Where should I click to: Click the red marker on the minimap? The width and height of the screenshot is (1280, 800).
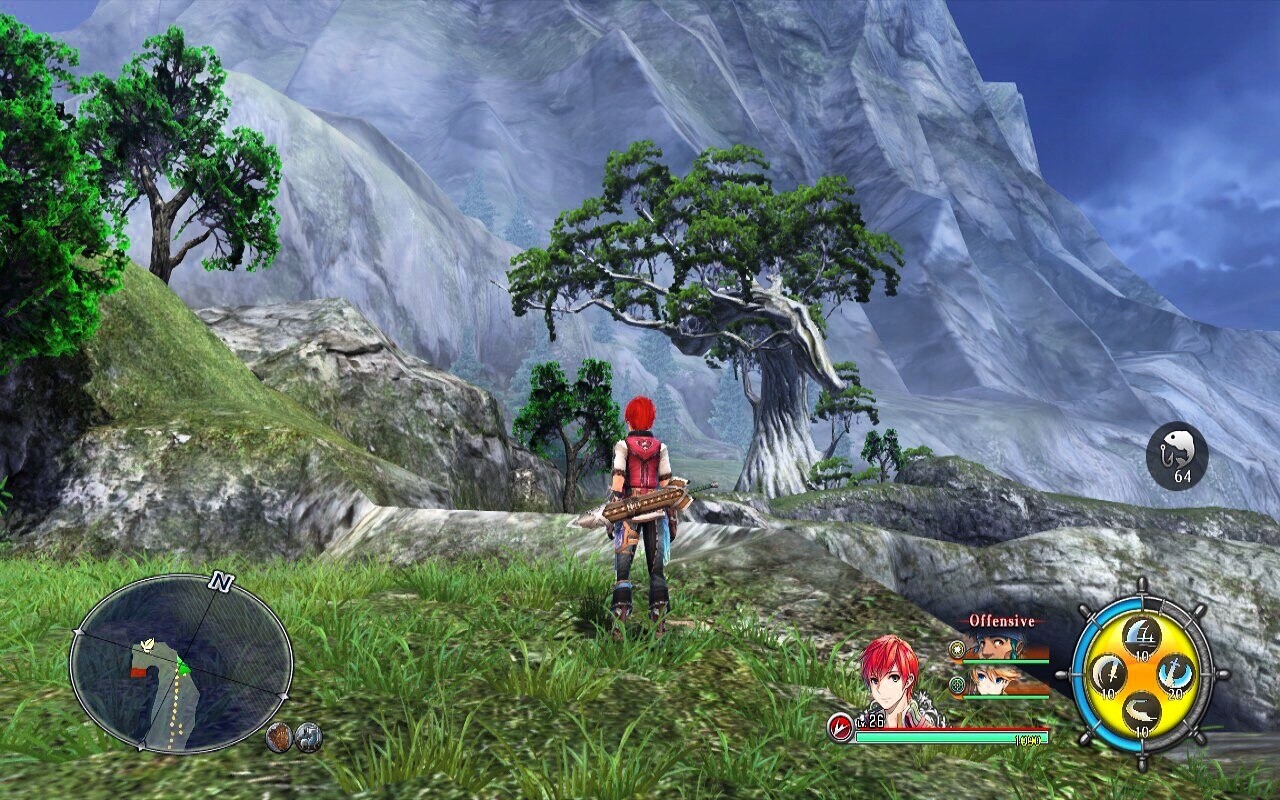pyautogui.click(x=138, y=673)
